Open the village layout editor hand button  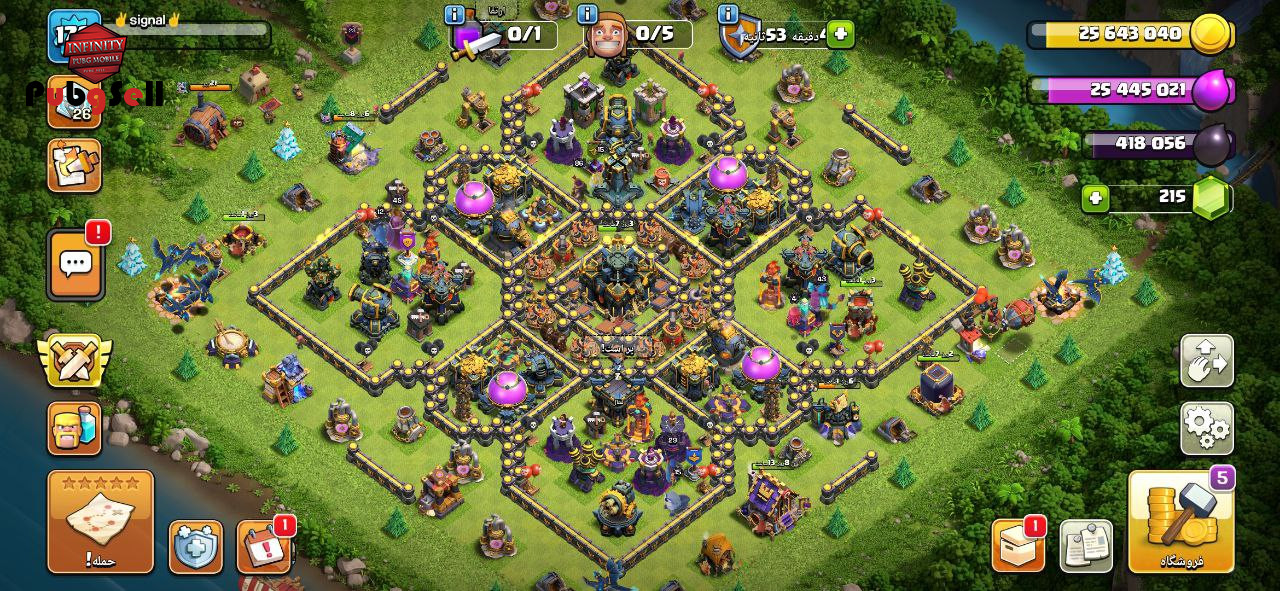[1207, 361]
